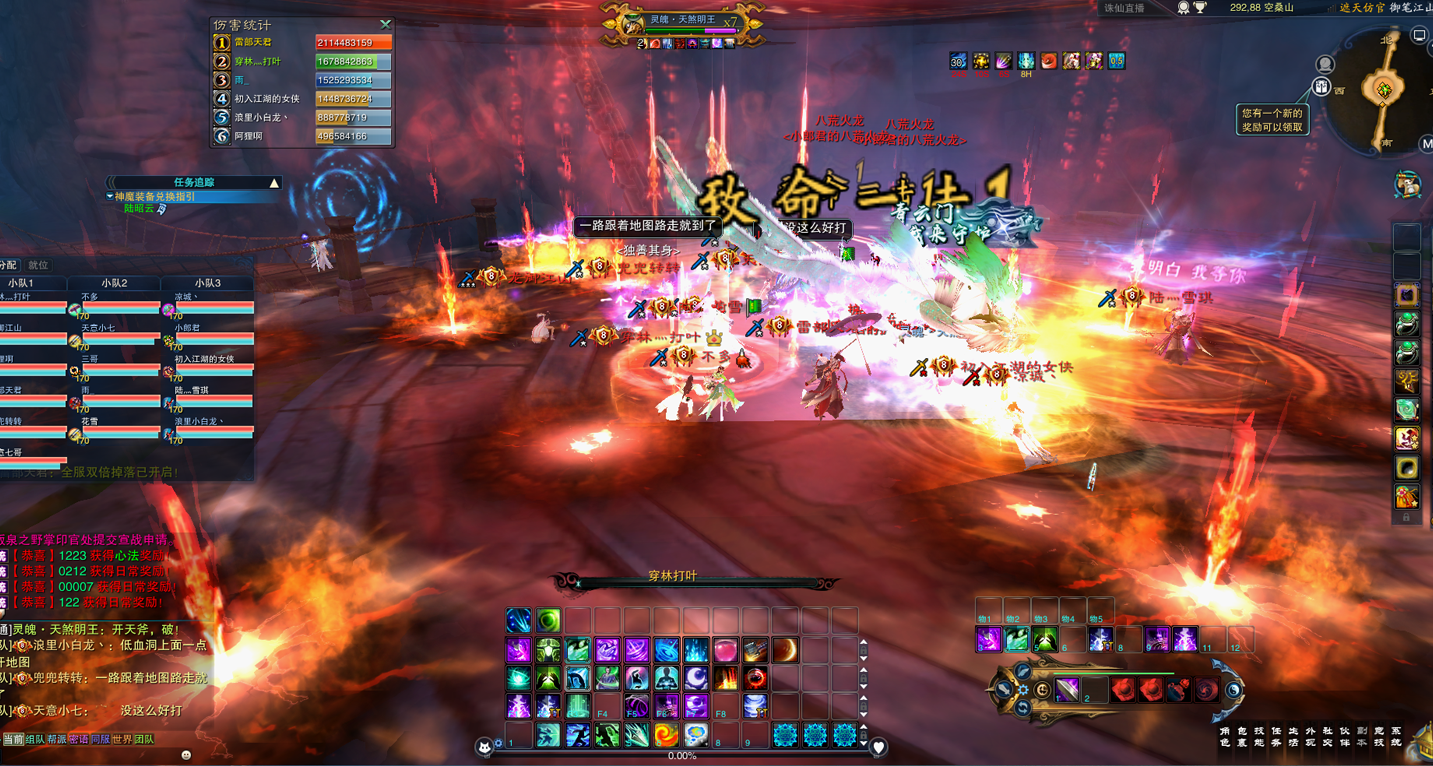The image size is (1433, 766).
Task: Switch chat to the 世界 world channel
Action: [x=122, y=740]
